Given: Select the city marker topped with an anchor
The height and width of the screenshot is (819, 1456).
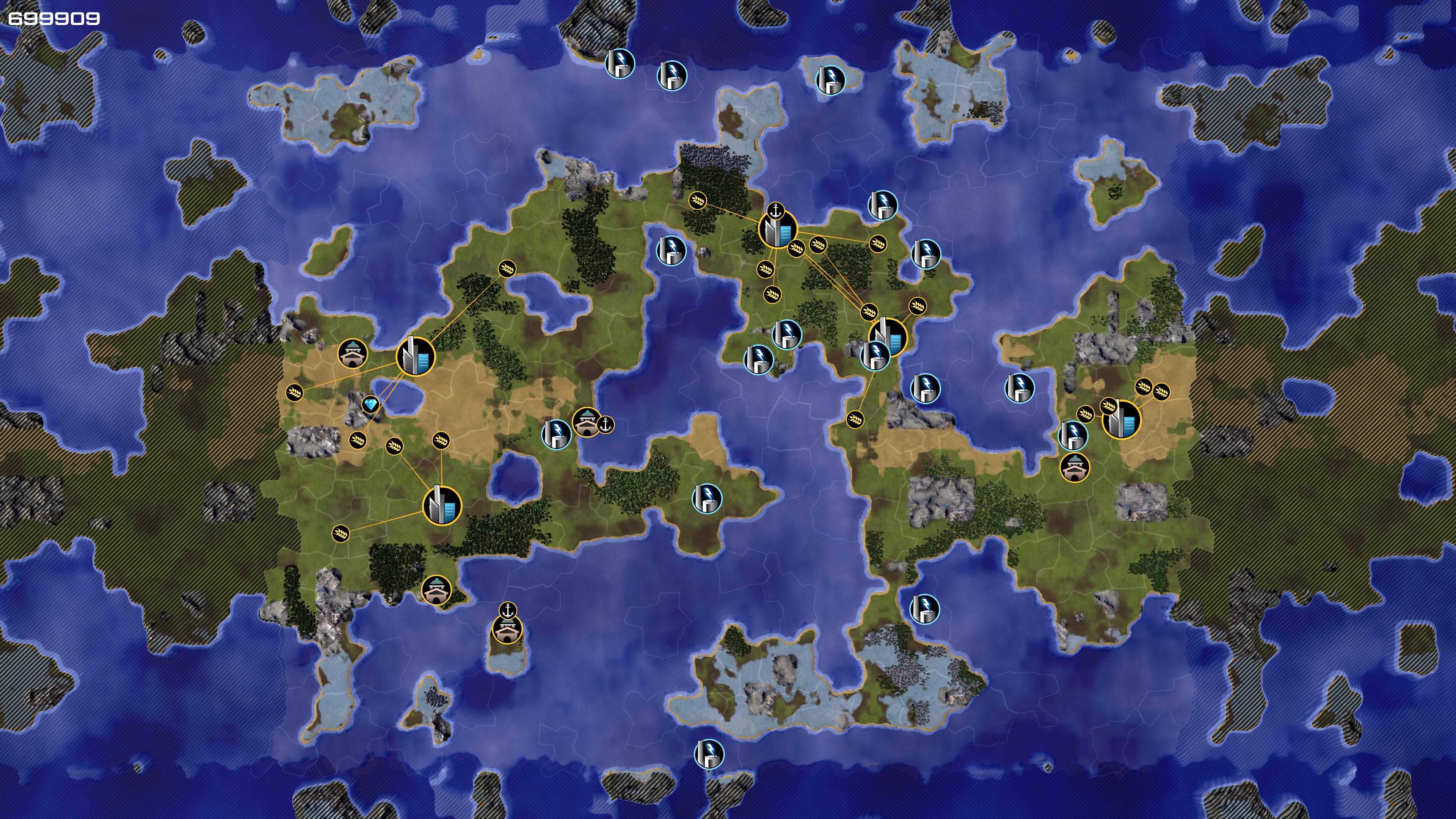Looking at the screenshot, I should tap(778, 229).
